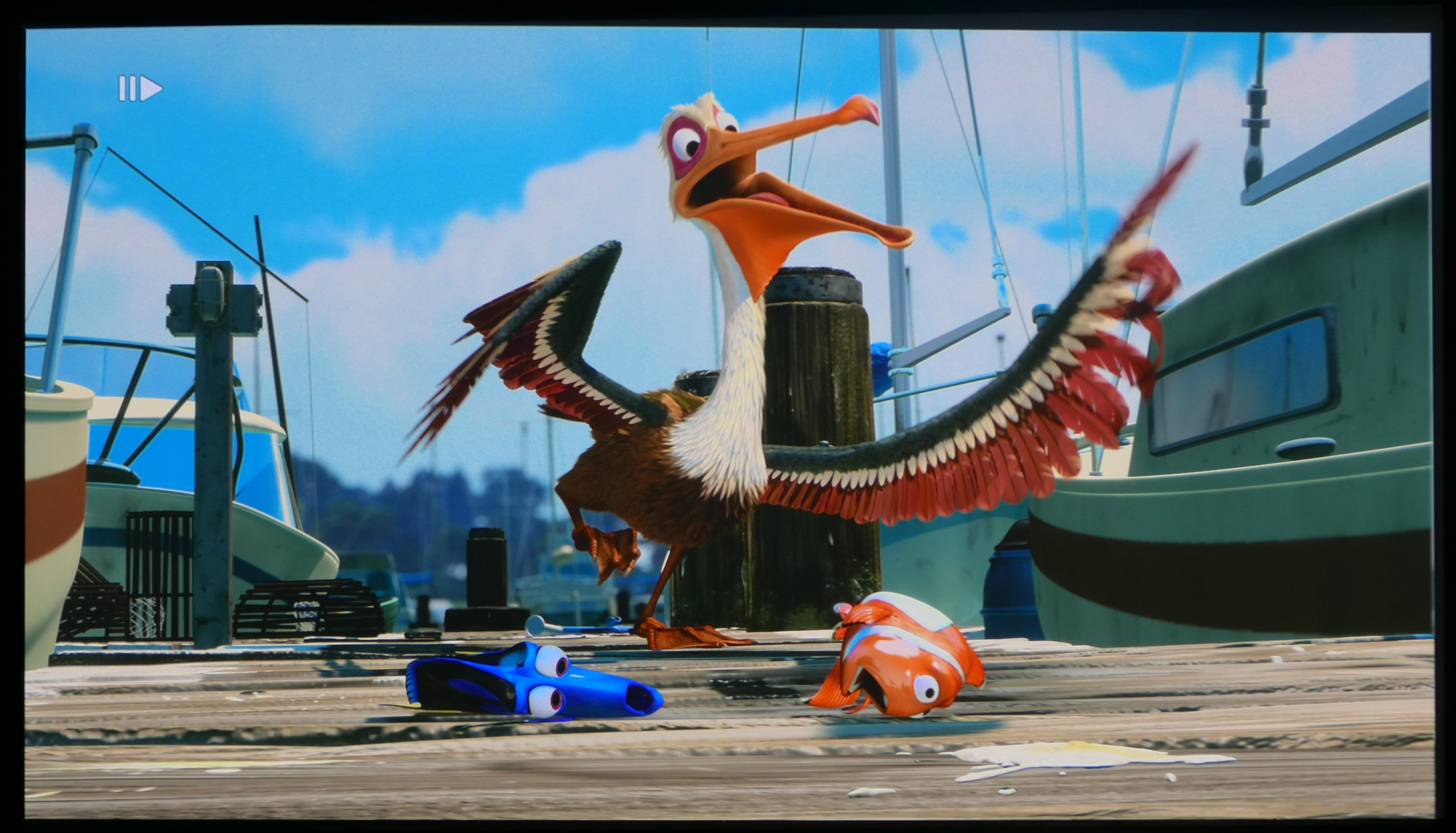Click the pause/step playback icon
Image resolution: width=1456 pixels, height=833 pixels.
[x=140, y=89]
